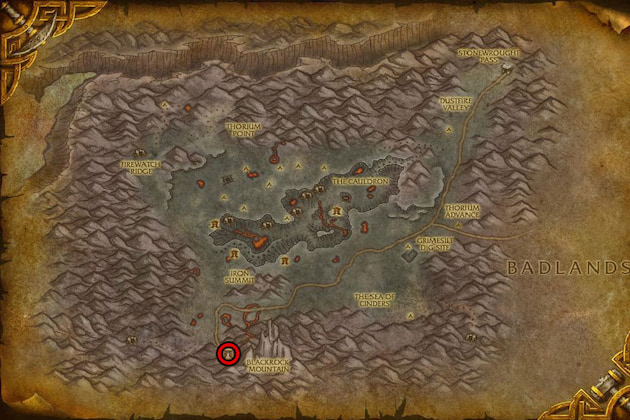This screenshot has width=630, height=420.
Task: Select the Stonewrought Pass location label
Action: click(477, 54)
